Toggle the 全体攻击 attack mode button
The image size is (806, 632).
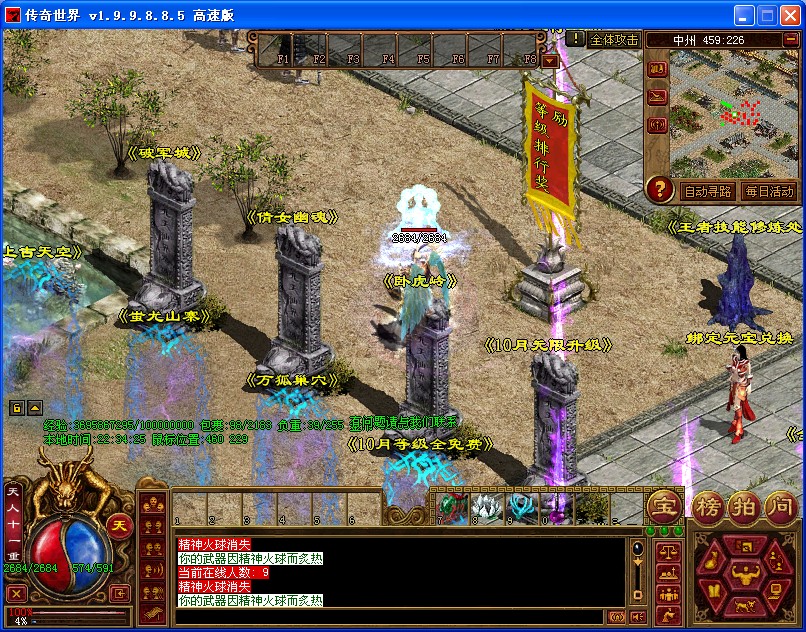614,39
